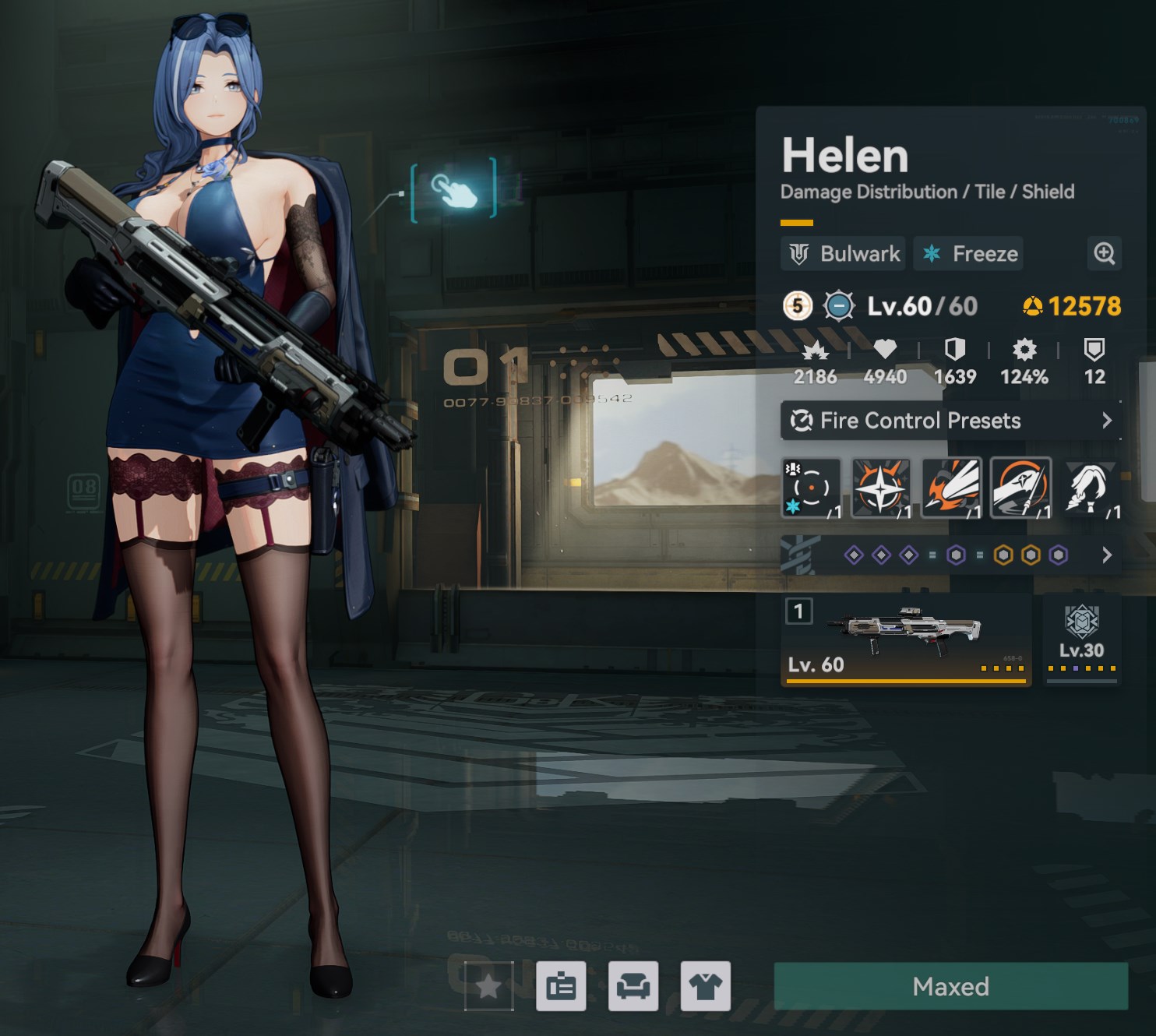The height and width of the screenshot is (1036, 1156).
Task: Open the Lv. 60 weapon slot
Action: point(906,640)
